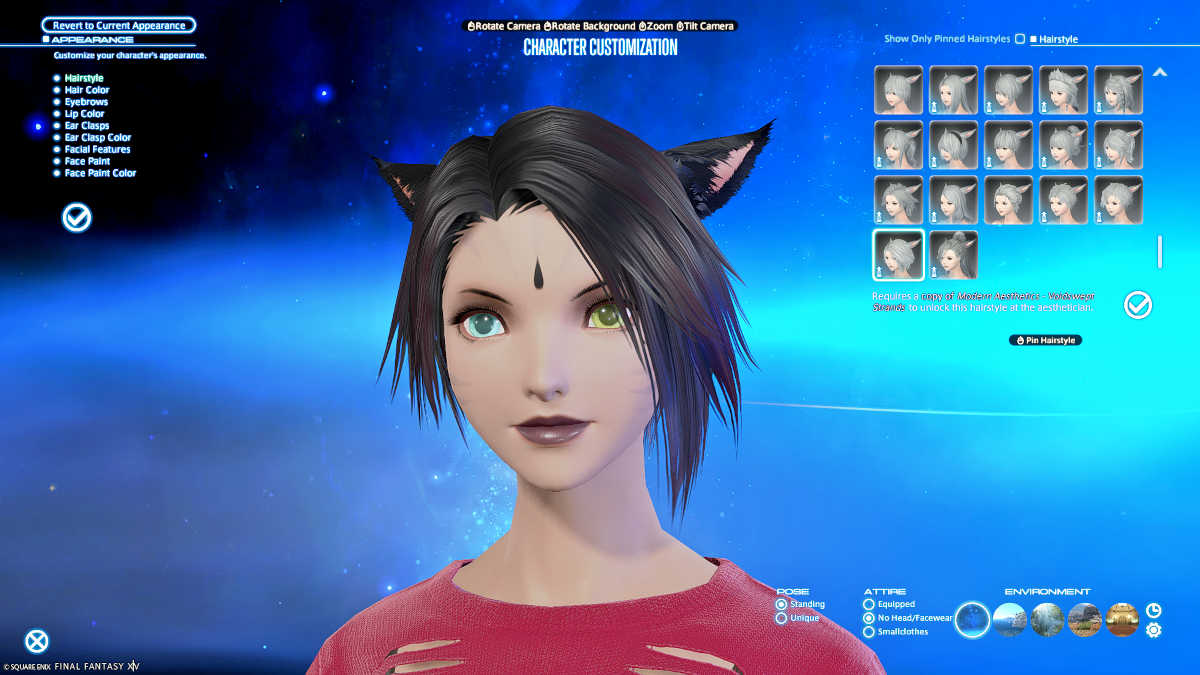
Task: Select Hair Color in the appearance list
Action: pos(87,90)
